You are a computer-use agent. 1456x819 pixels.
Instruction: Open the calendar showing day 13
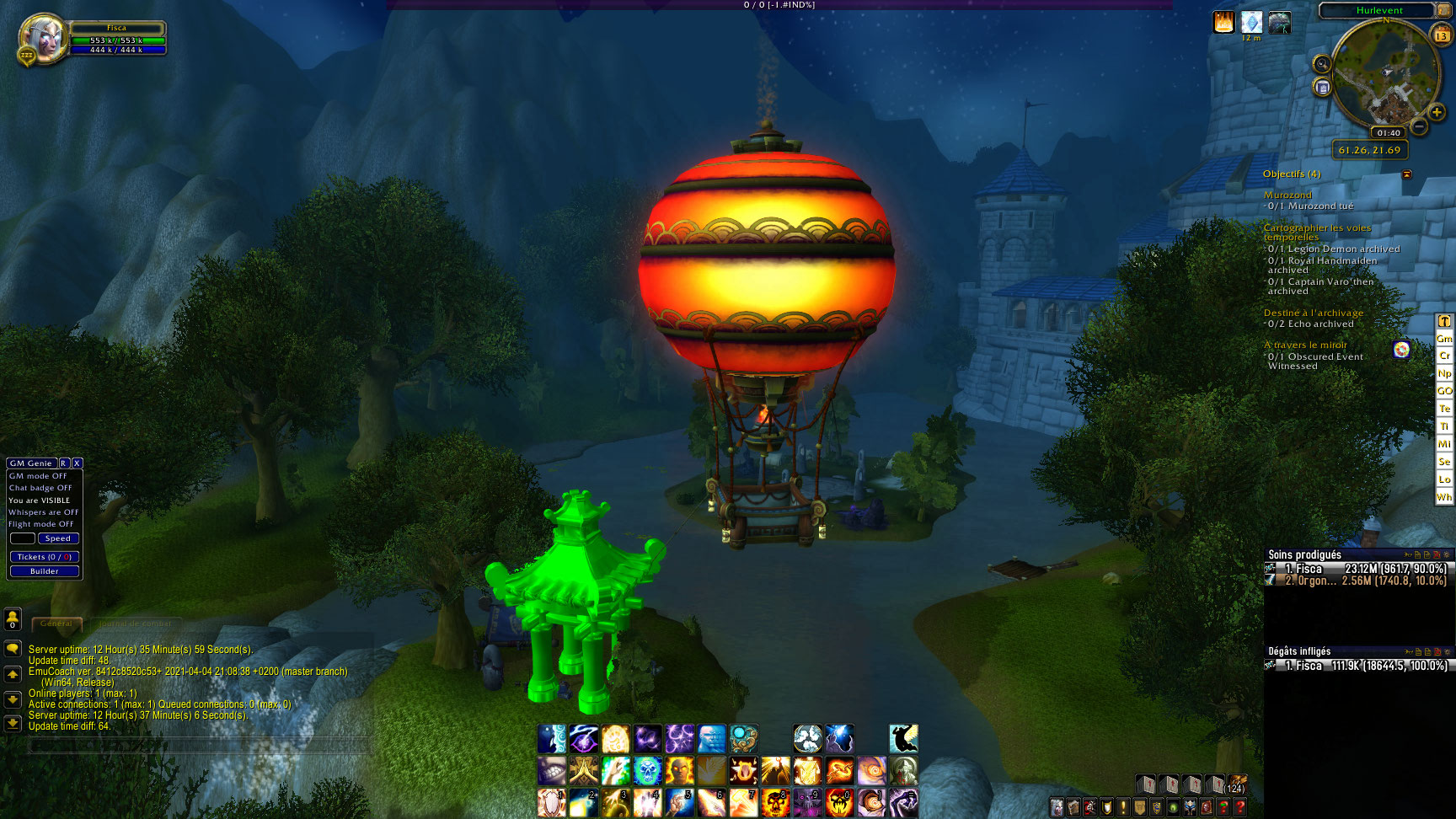1441,35
